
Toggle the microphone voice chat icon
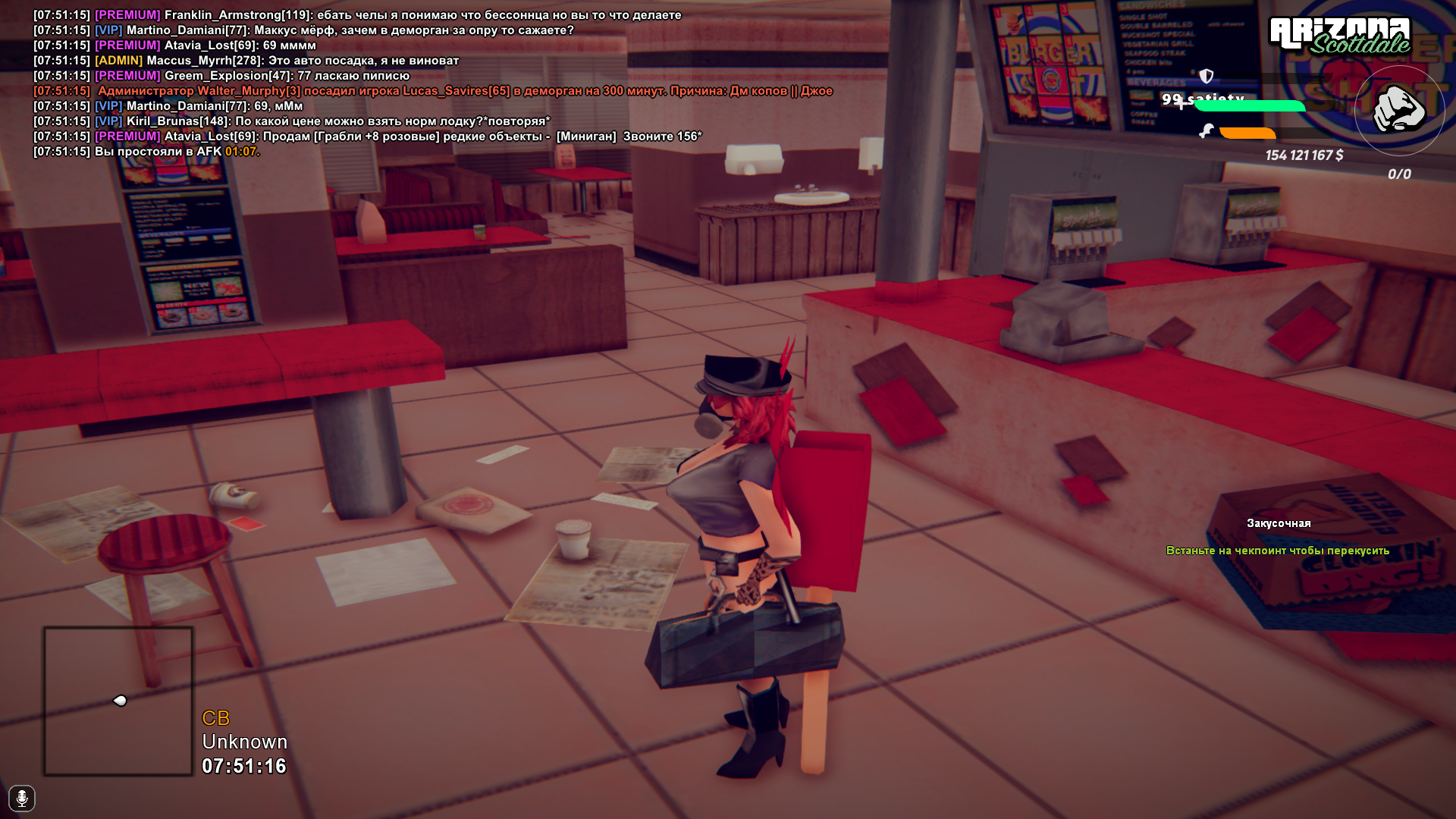point(22,798)
